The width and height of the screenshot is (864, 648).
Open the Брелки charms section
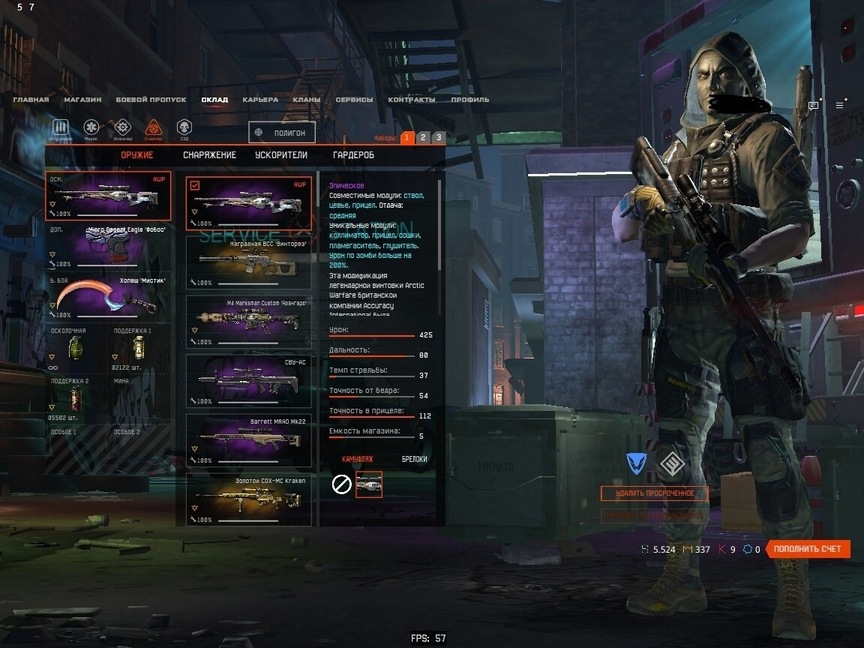414,459
